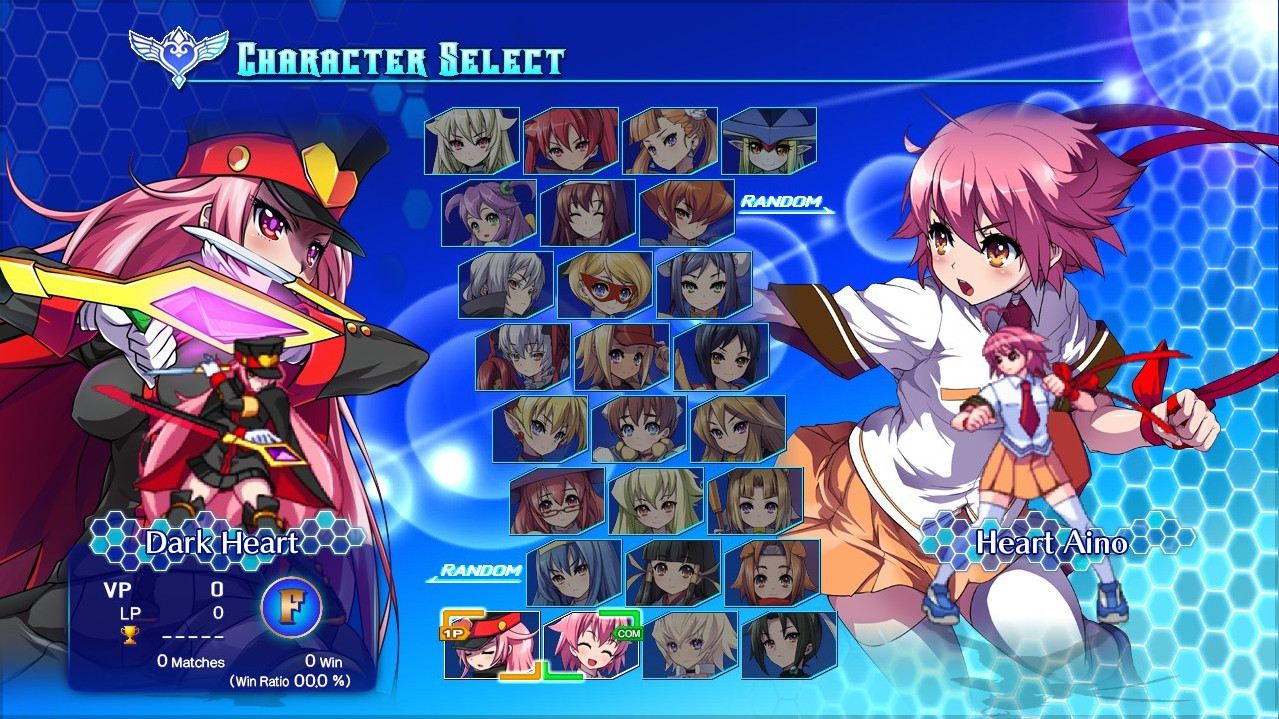Choose the brown-haired nun with closed eyes
1279x719 pixels.
tap(588, 213)
